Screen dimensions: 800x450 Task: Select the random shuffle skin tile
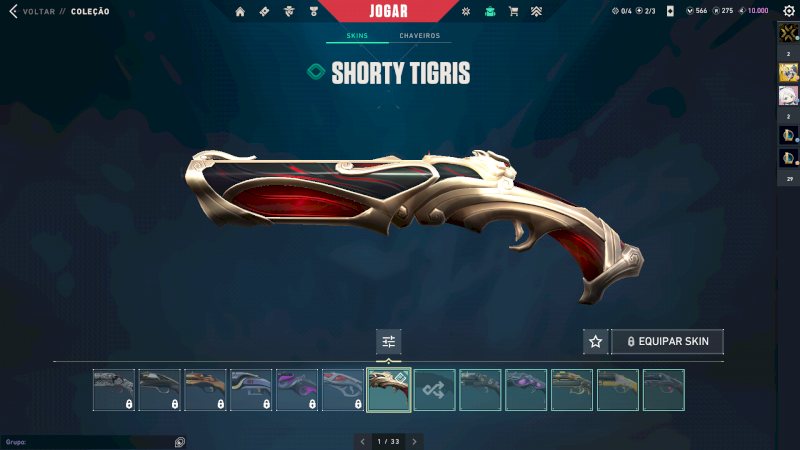click(435, 390)
